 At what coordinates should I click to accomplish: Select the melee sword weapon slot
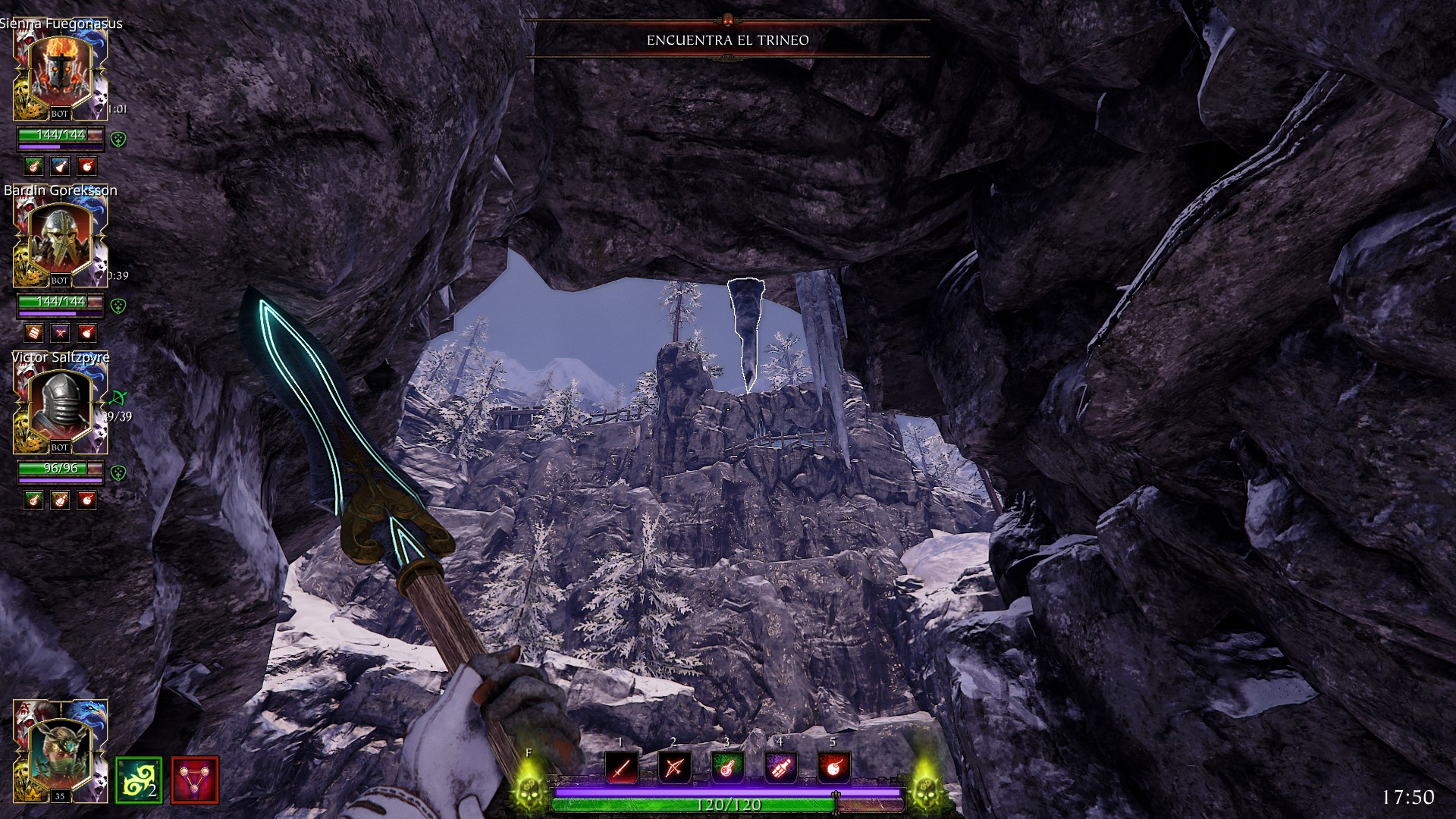(621, 768)
